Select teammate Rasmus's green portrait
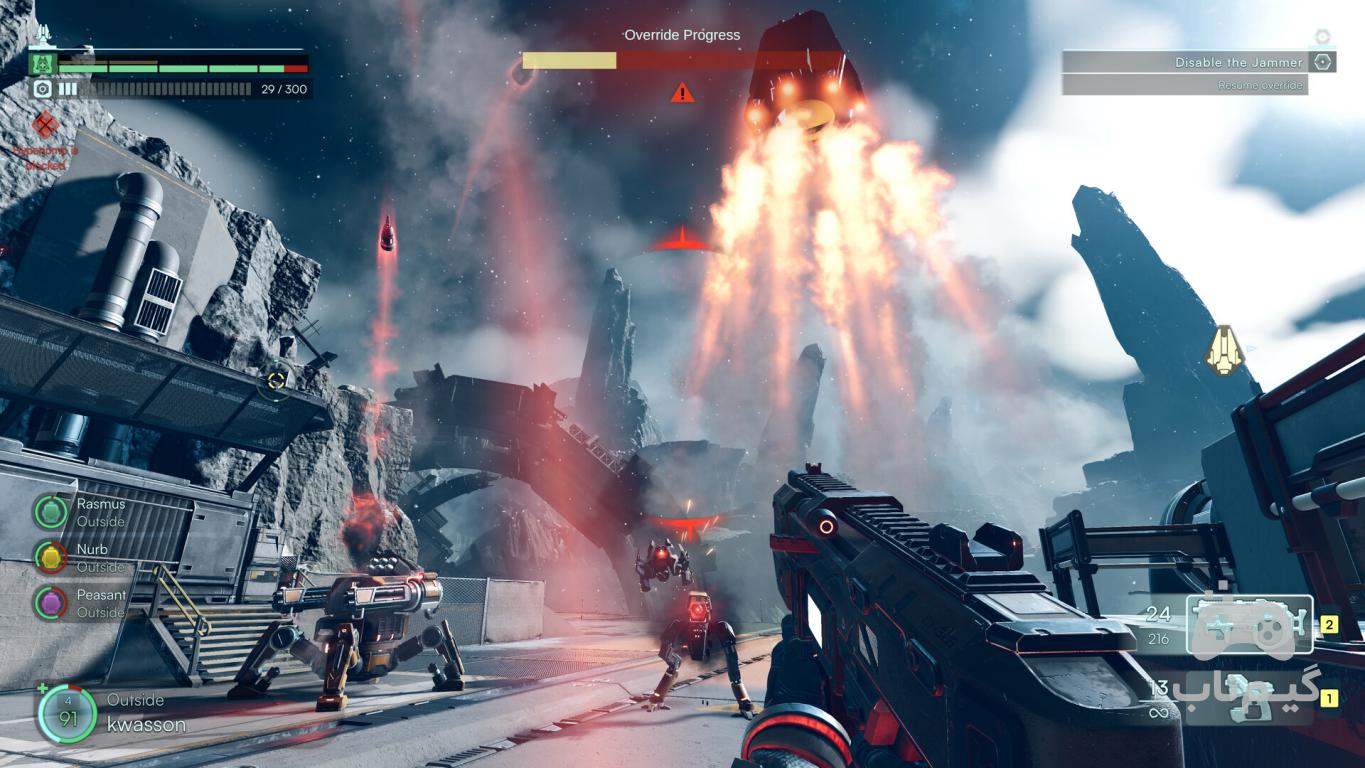The image size is (1365, 768). click(x=50, y=512)
